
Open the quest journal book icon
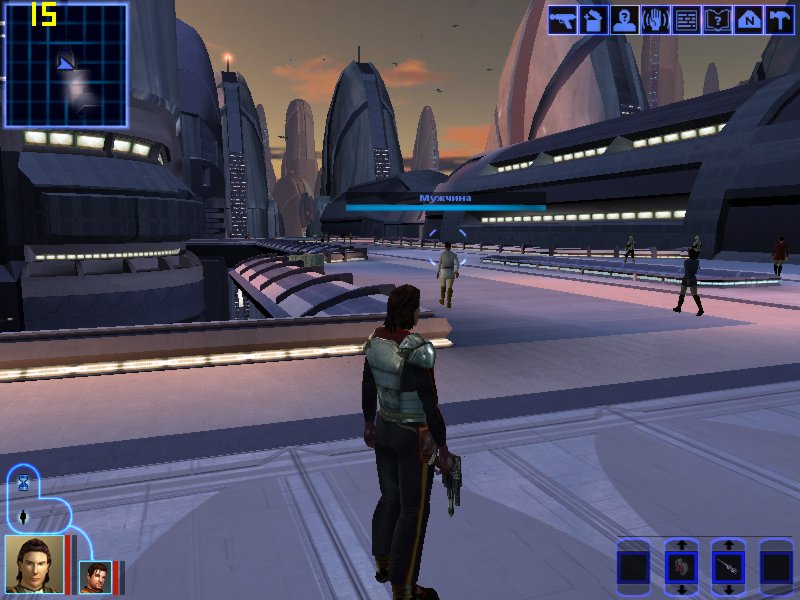click(x=717, y=20)
